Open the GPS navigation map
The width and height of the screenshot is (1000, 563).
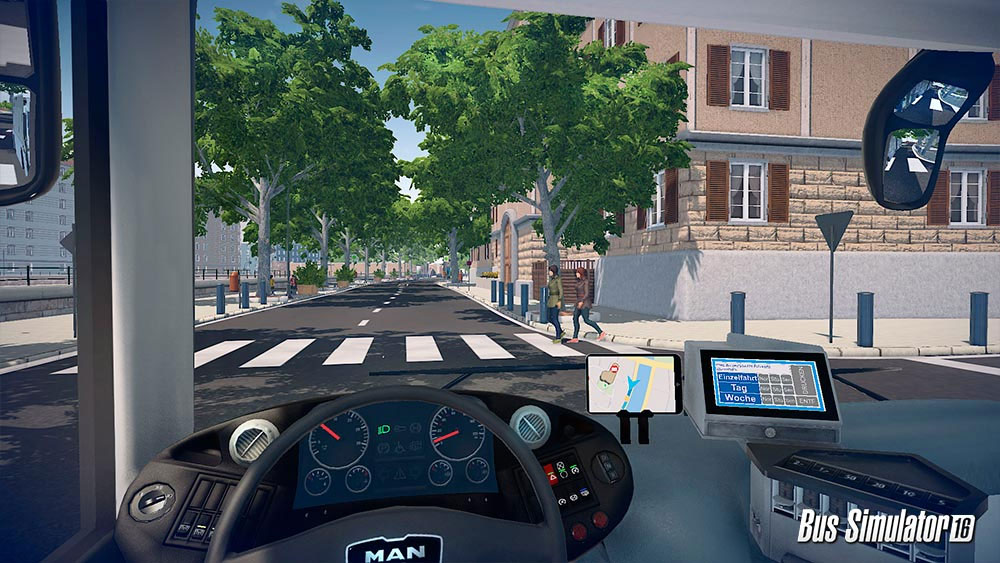(634, 382)
